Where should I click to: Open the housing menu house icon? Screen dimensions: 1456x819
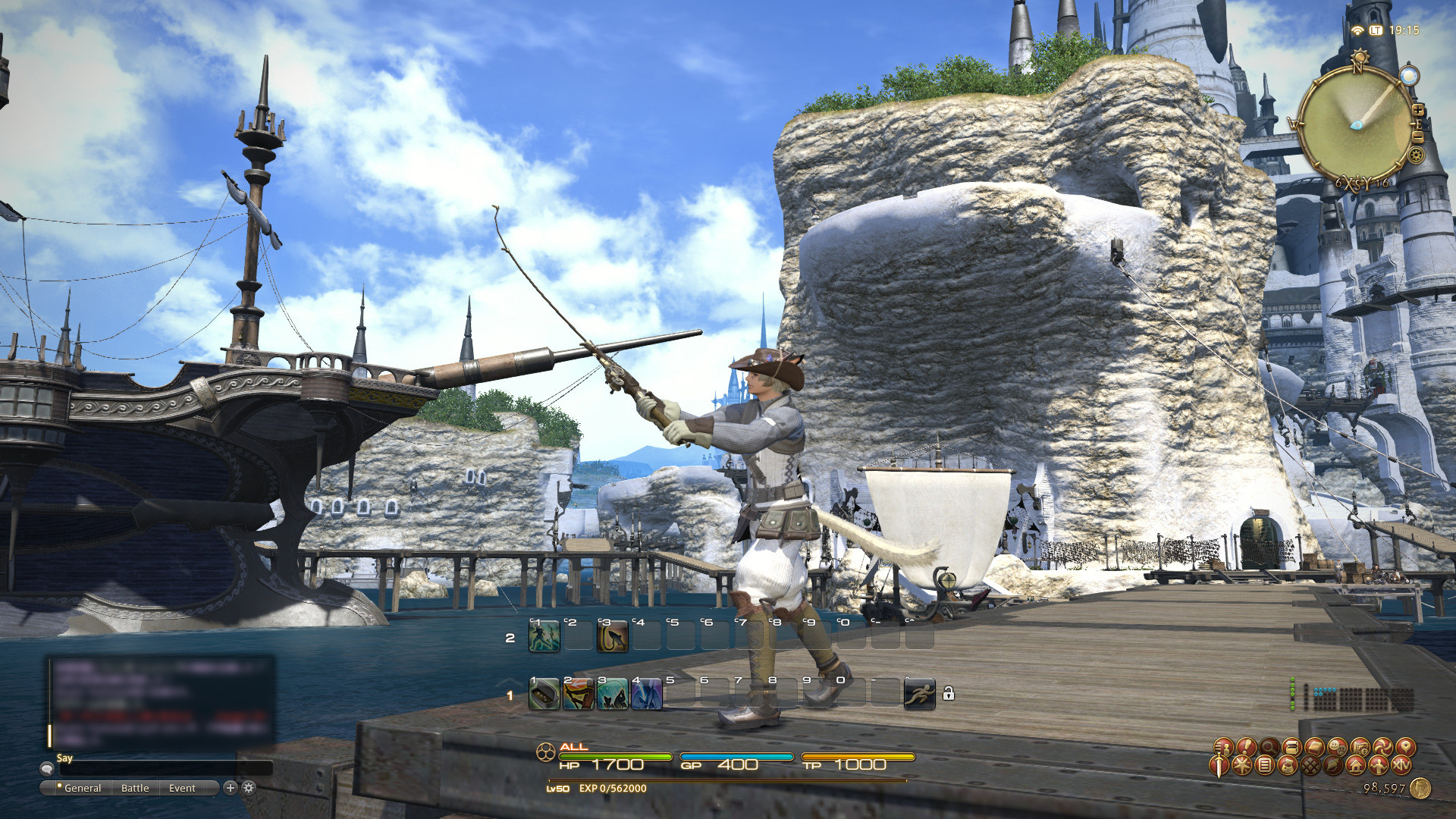click(x=1355, y=766)
